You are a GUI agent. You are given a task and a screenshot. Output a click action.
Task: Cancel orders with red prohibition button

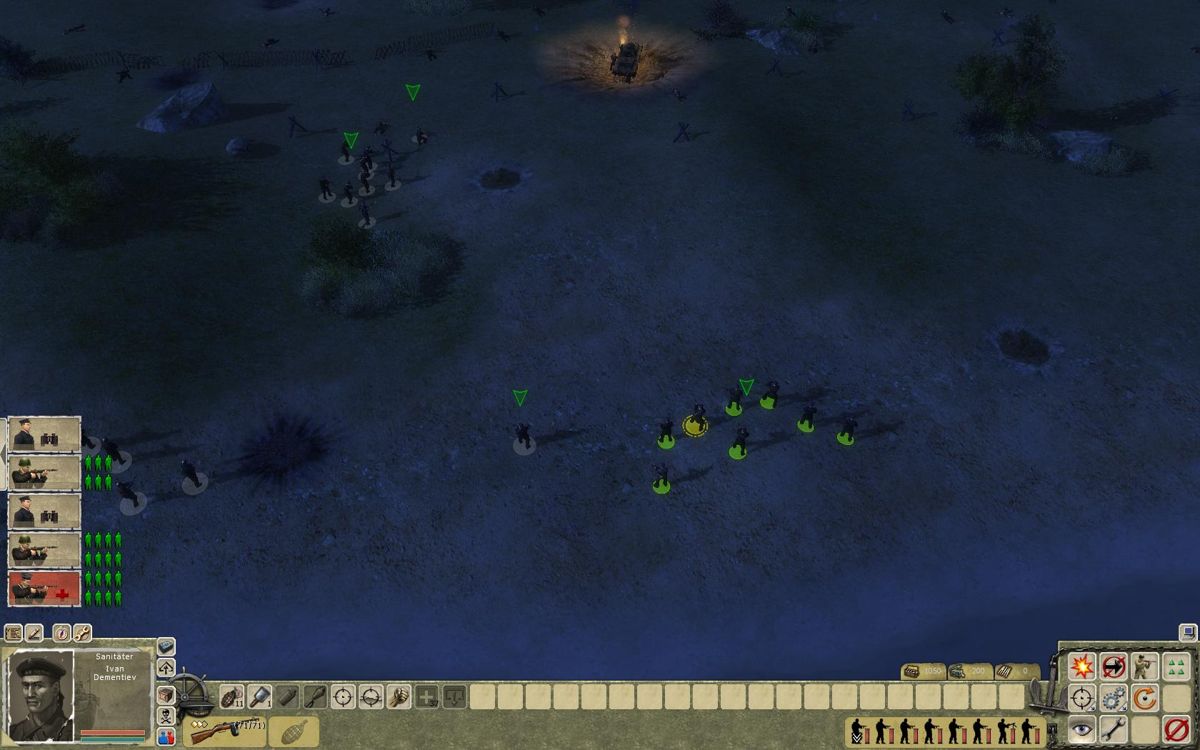pyautogui.click(x=1177, y=729)
